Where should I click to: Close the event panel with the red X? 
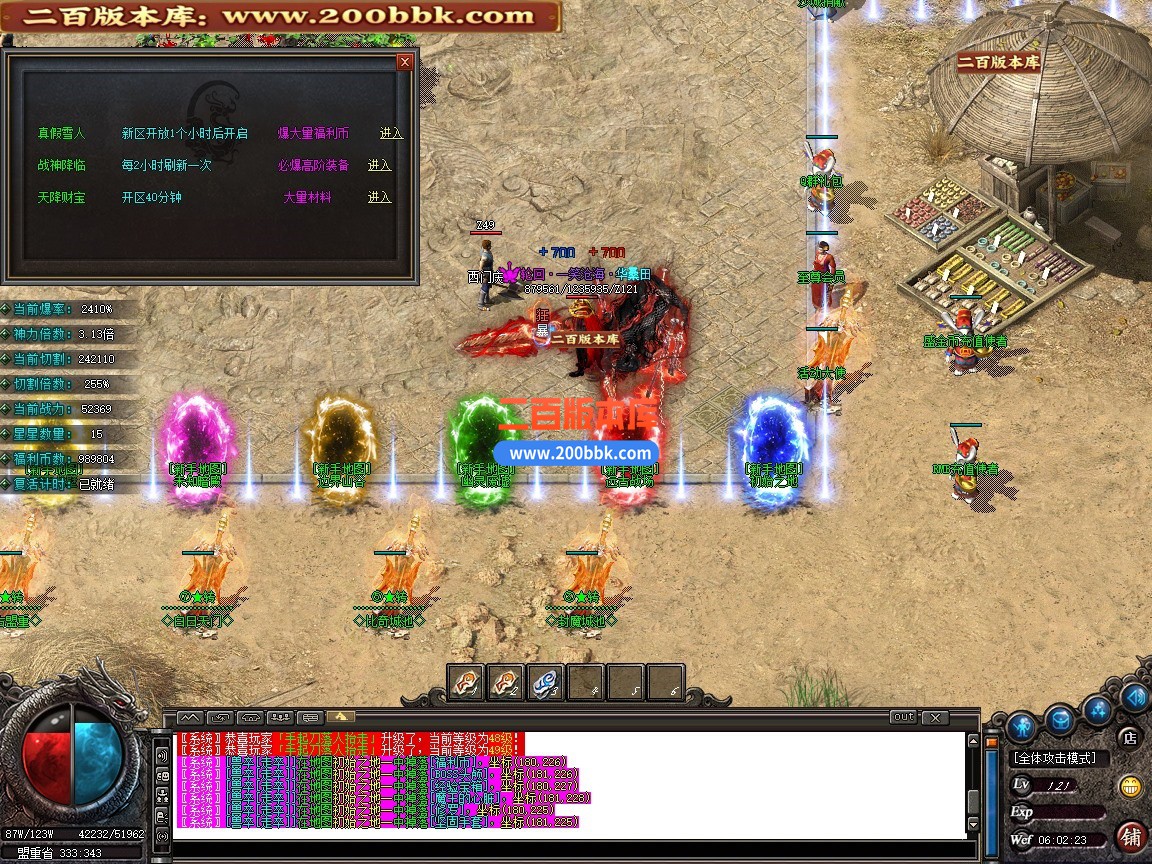pos(404,62)
